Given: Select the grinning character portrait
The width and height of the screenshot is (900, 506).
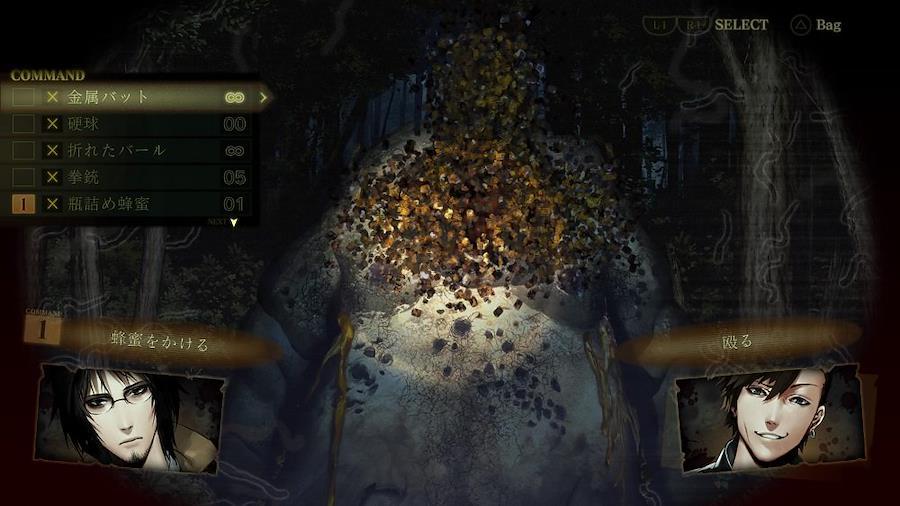Looking at the screenshot, I should pyautogui.click(x=768, y=419).
